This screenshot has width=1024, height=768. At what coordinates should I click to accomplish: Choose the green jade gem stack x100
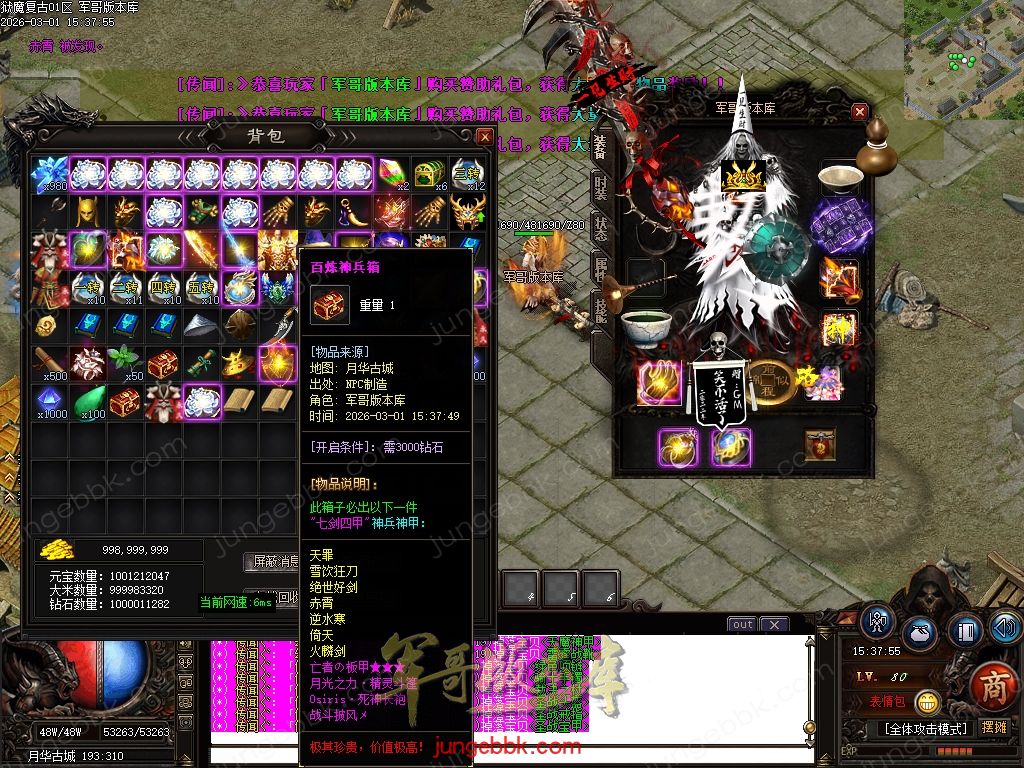pos(88,402)
